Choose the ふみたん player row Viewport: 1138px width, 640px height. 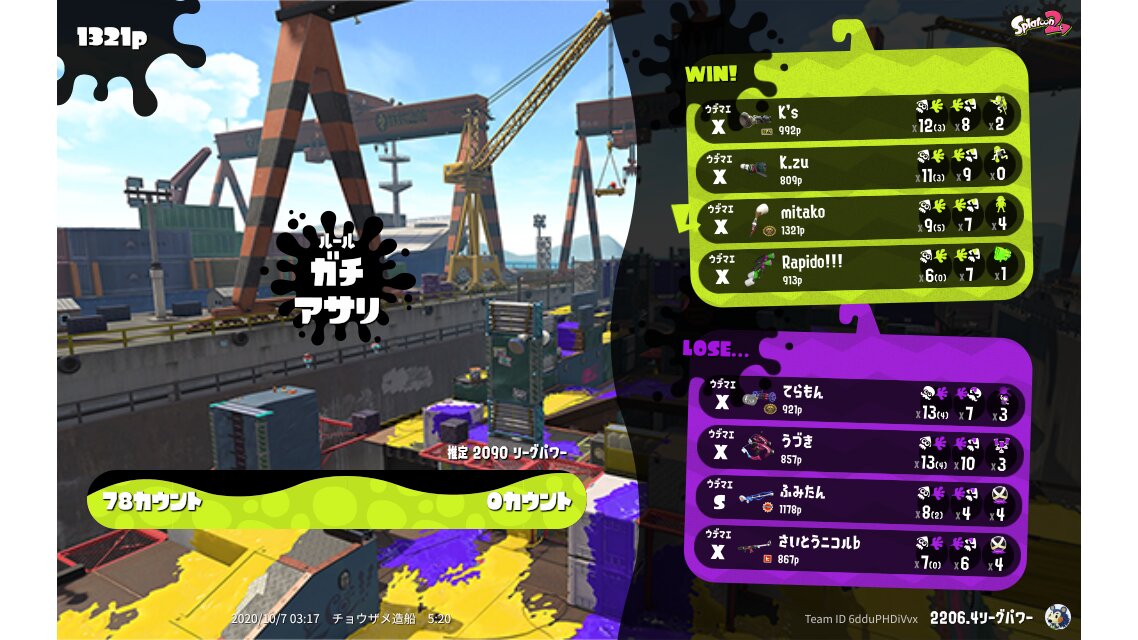click(860, 500)
